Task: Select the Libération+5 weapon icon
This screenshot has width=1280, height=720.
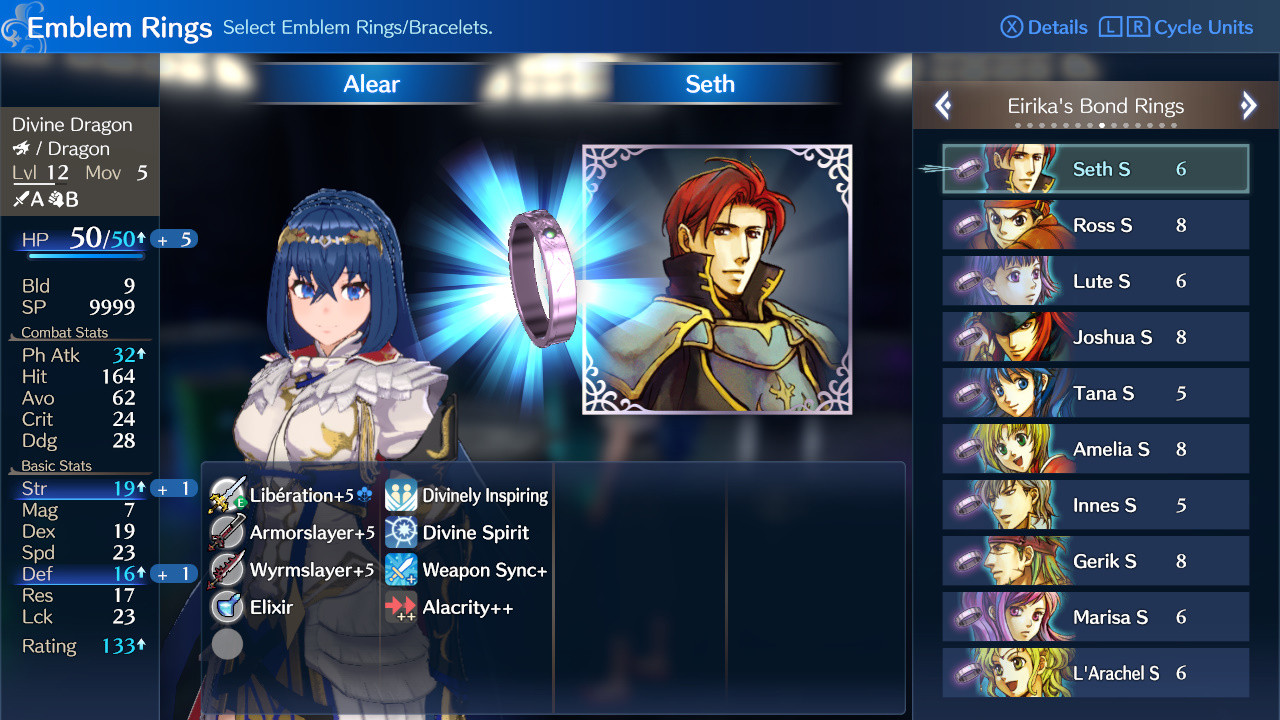Action: click(226, 494)
